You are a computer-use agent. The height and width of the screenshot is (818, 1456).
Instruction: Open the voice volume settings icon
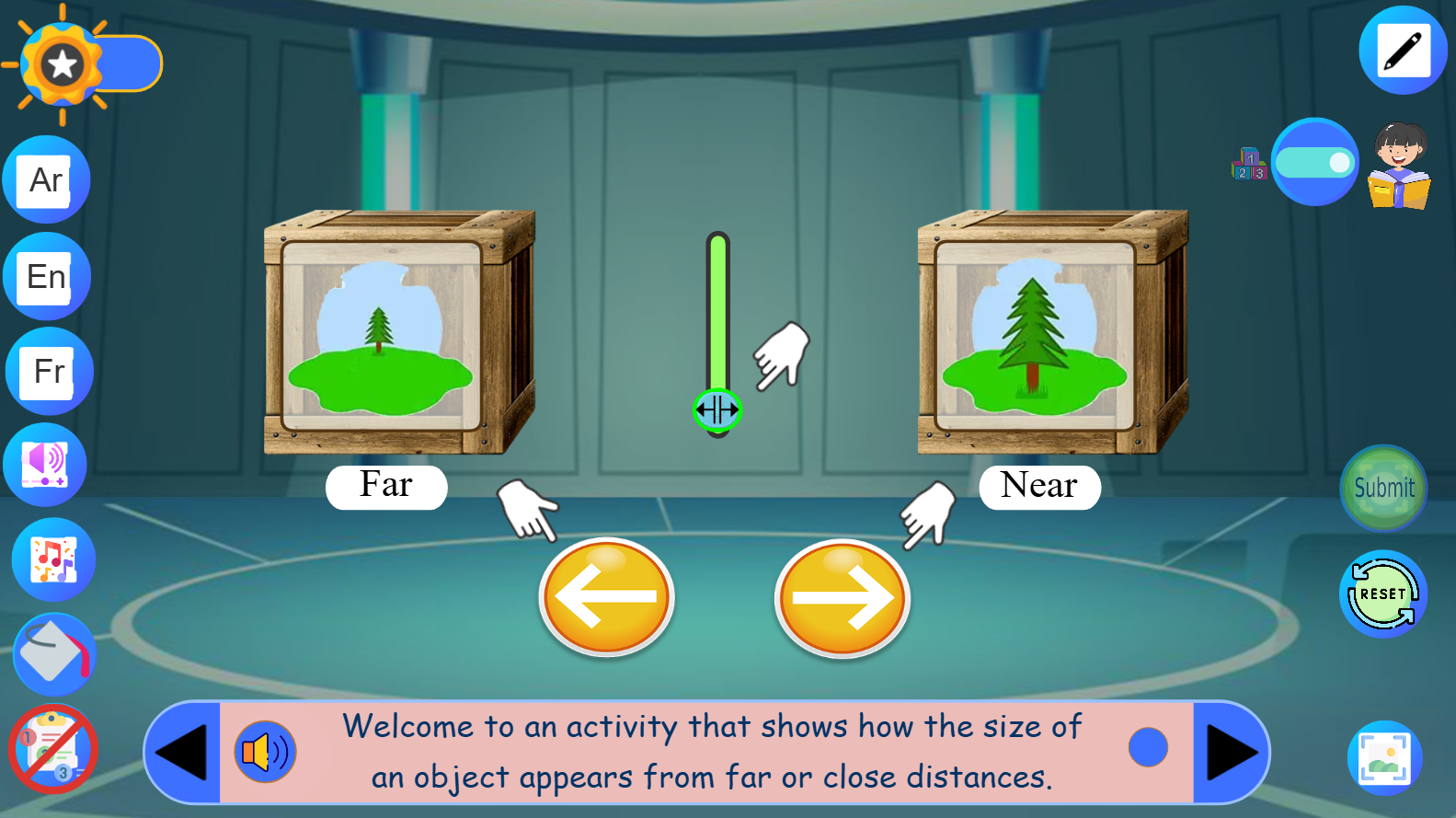point(45,464)
